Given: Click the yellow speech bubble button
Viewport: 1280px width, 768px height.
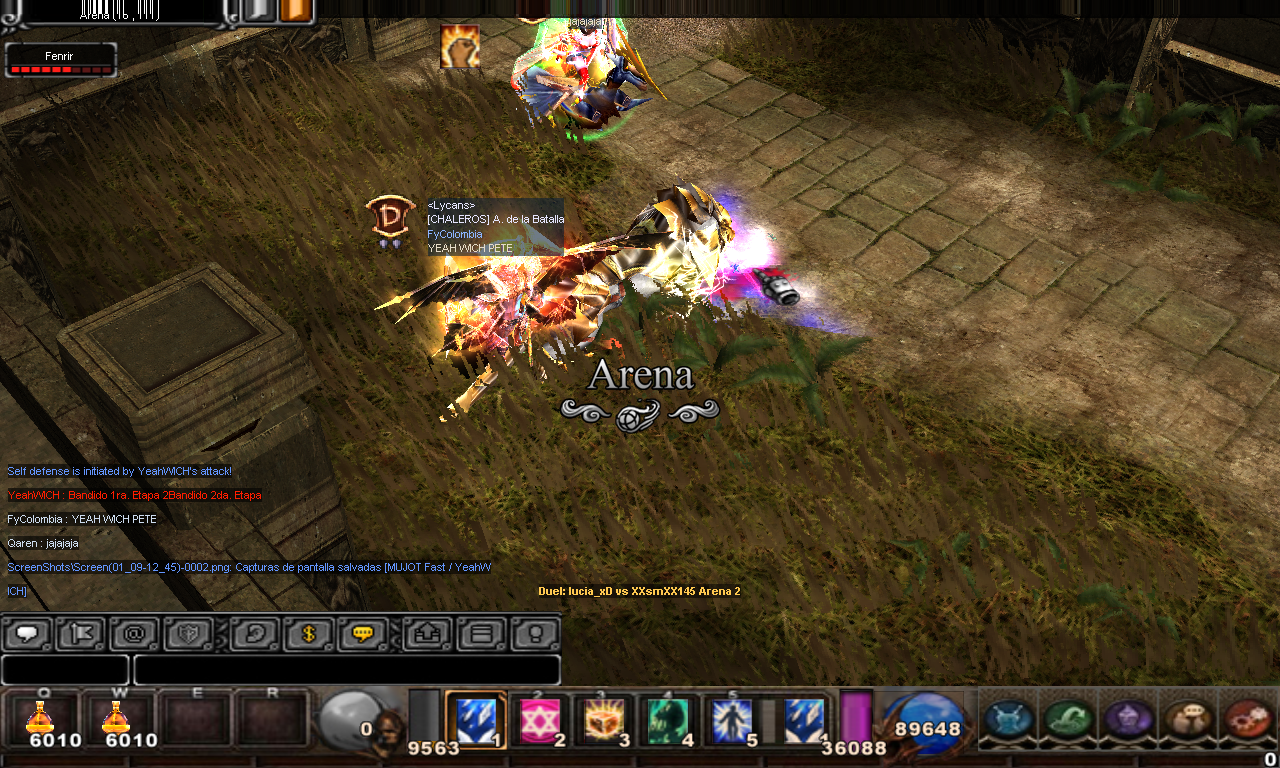Looking at the screenshot, I should click(x=363, y=634).
